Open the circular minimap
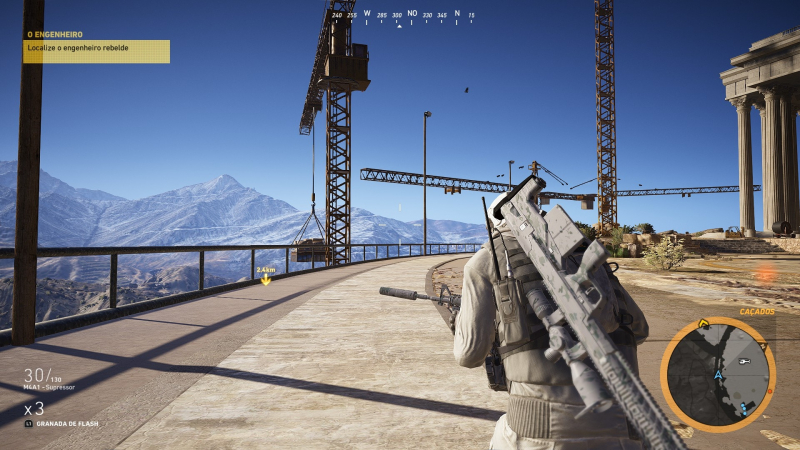800x450 pixels. (x=717, y=373)
